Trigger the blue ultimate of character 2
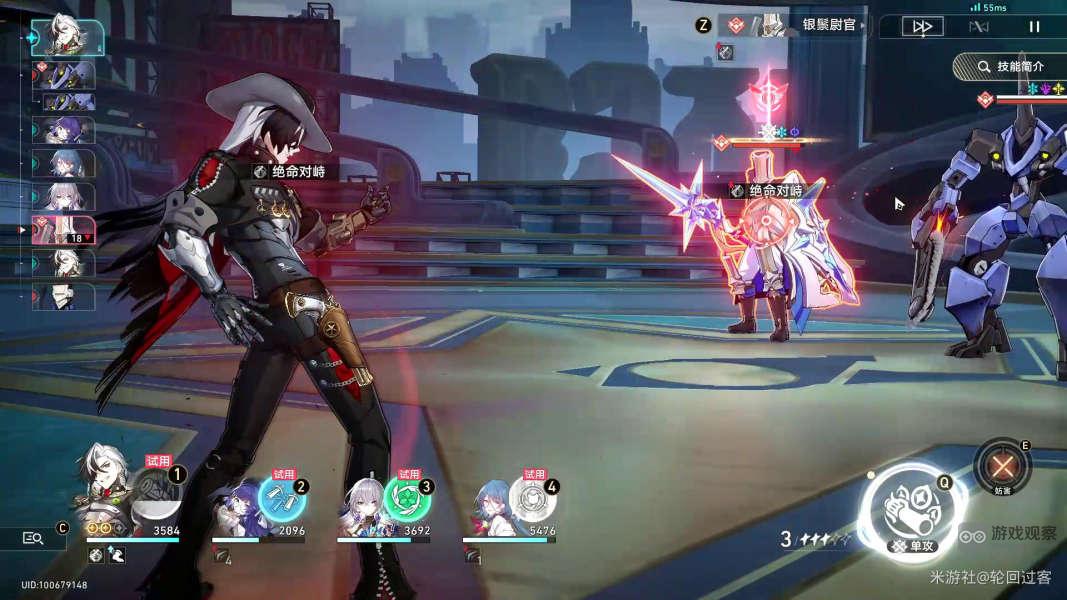 282,499
